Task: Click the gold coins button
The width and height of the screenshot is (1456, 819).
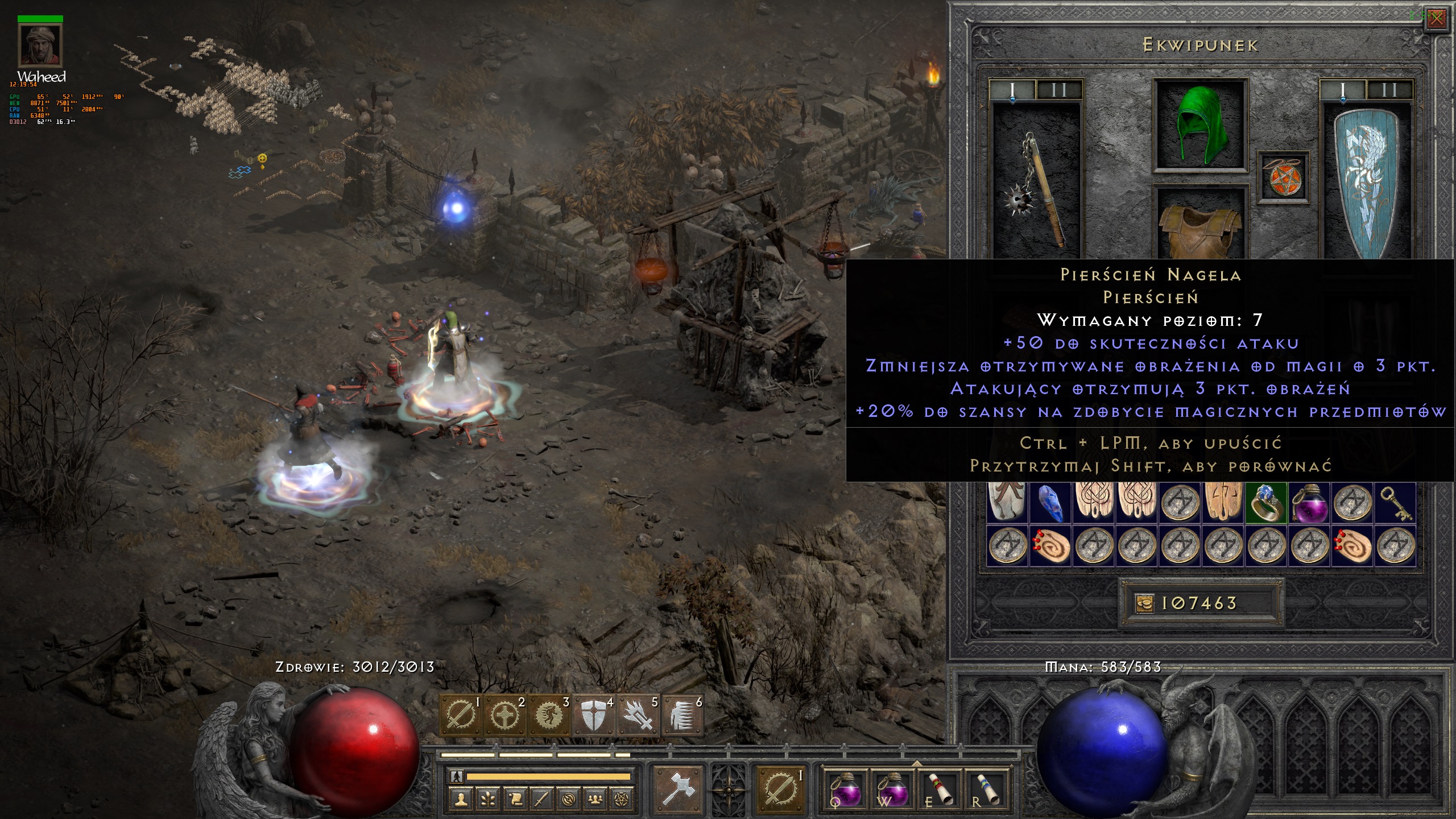Action: pos(1145,603)
